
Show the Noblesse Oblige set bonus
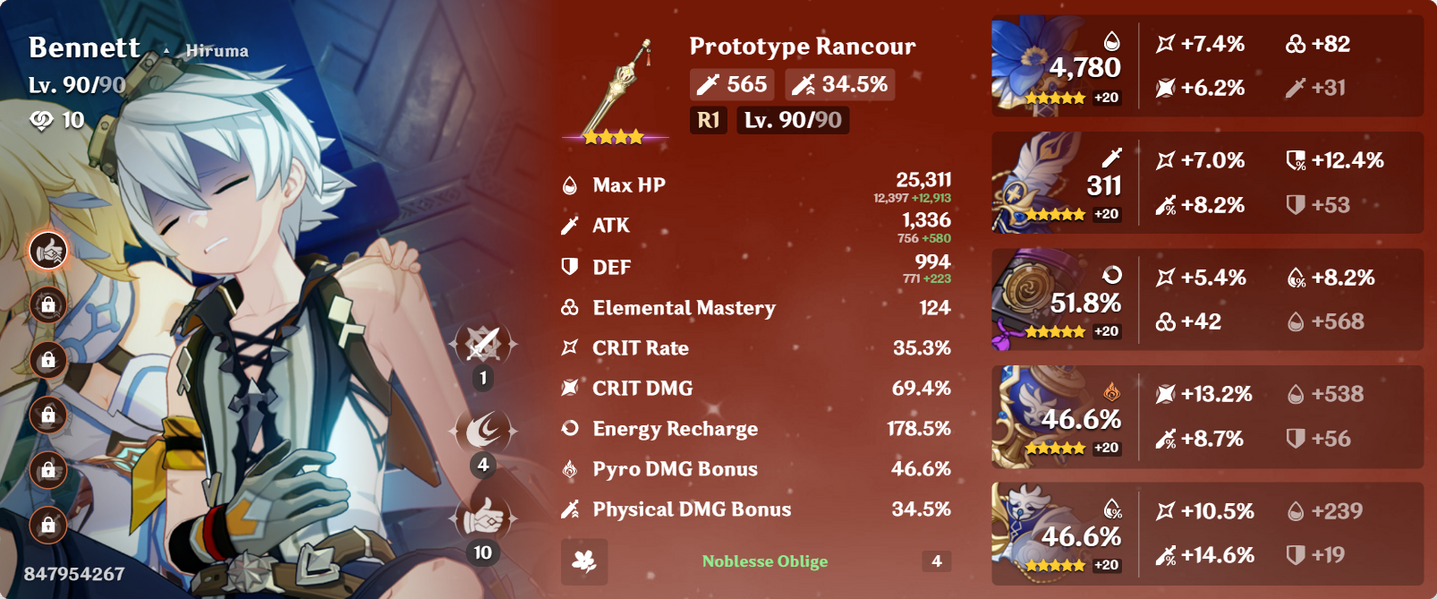(765, 561)
